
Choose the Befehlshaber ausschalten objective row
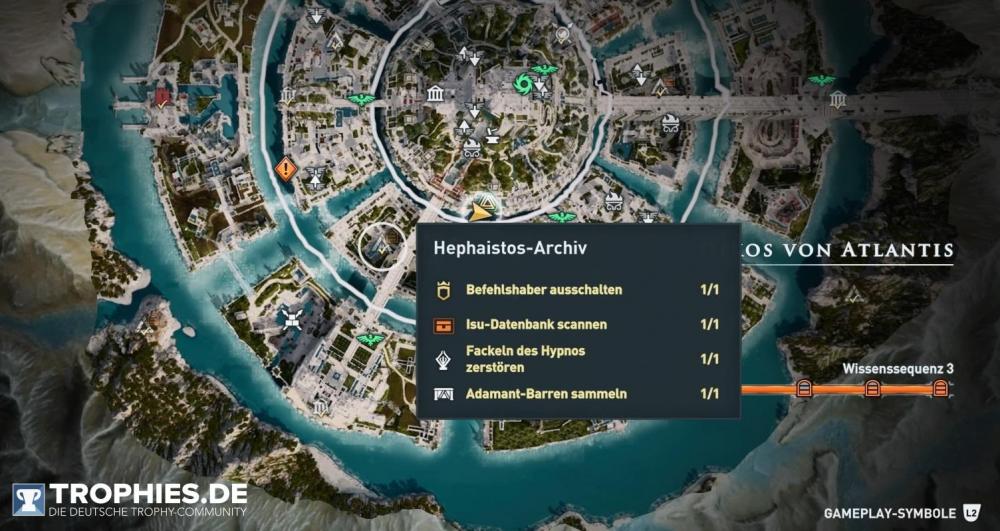coord(578,291)
